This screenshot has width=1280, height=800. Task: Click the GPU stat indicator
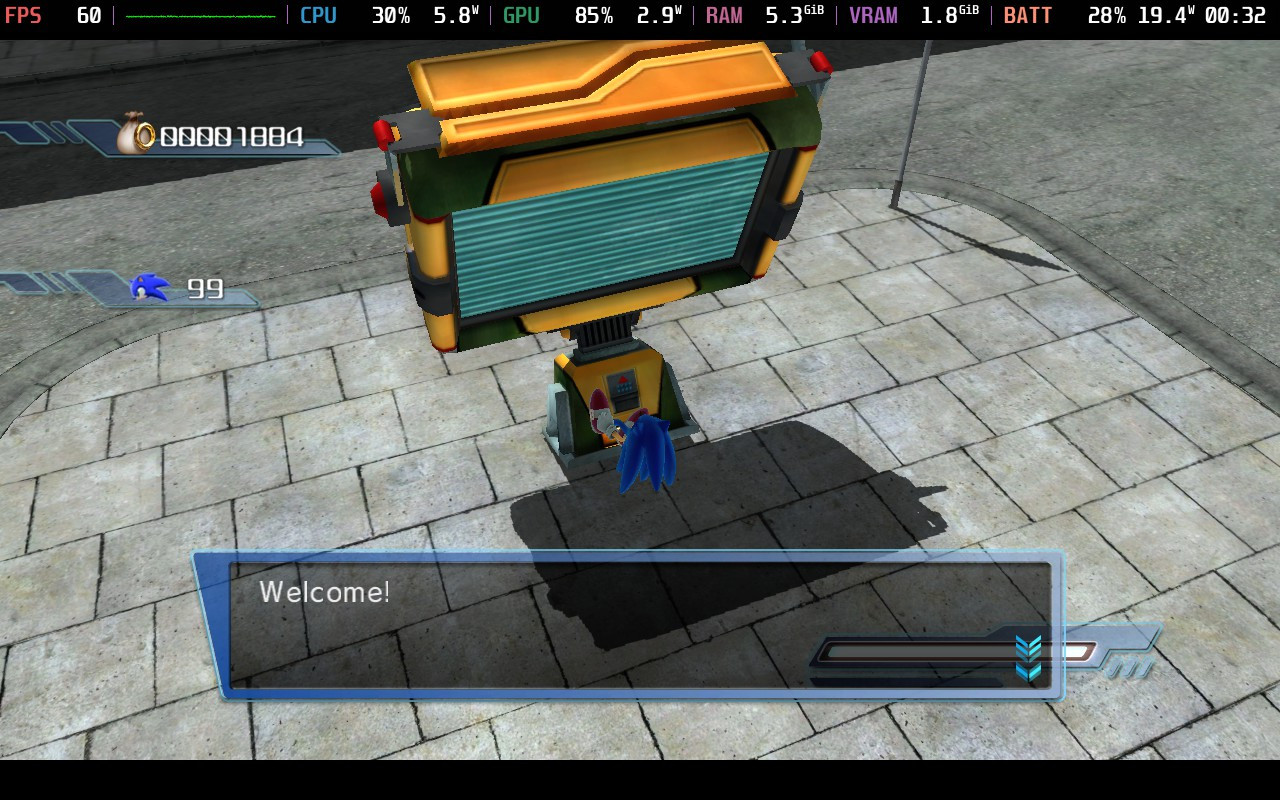(520, 15)
